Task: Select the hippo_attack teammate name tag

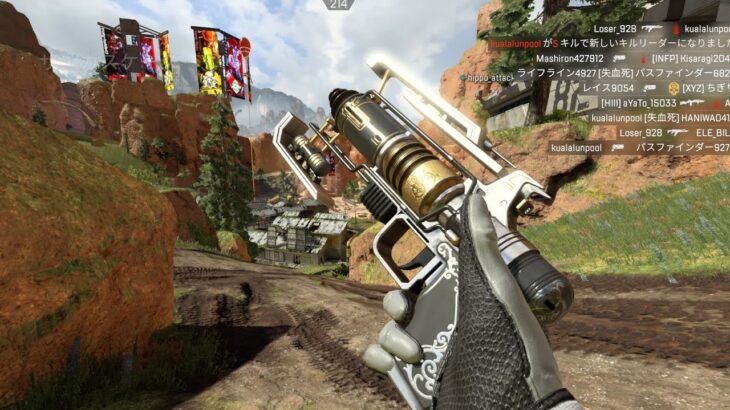Action: coord(489,77)
